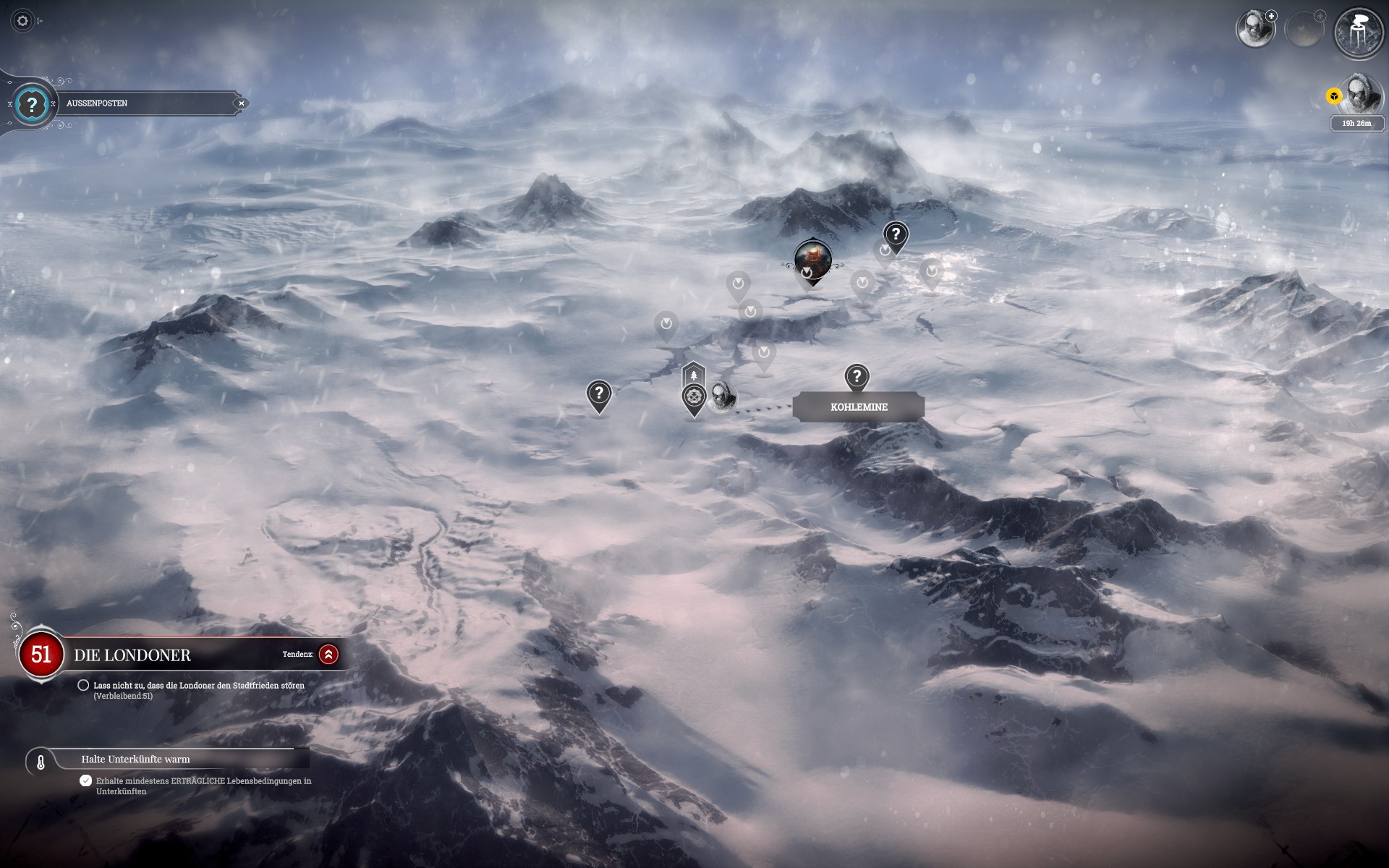Viewport: 1389px width, 868px height.
Task: Click the Londoner Tendenz arrow icon
Action: (328, 655)
